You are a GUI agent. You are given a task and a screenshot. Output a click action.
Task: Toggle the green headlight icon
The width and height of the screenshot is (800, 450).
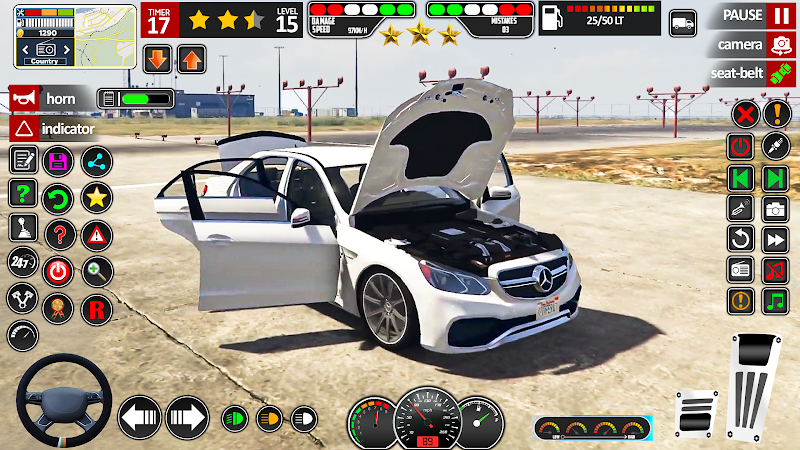[235, 416]
